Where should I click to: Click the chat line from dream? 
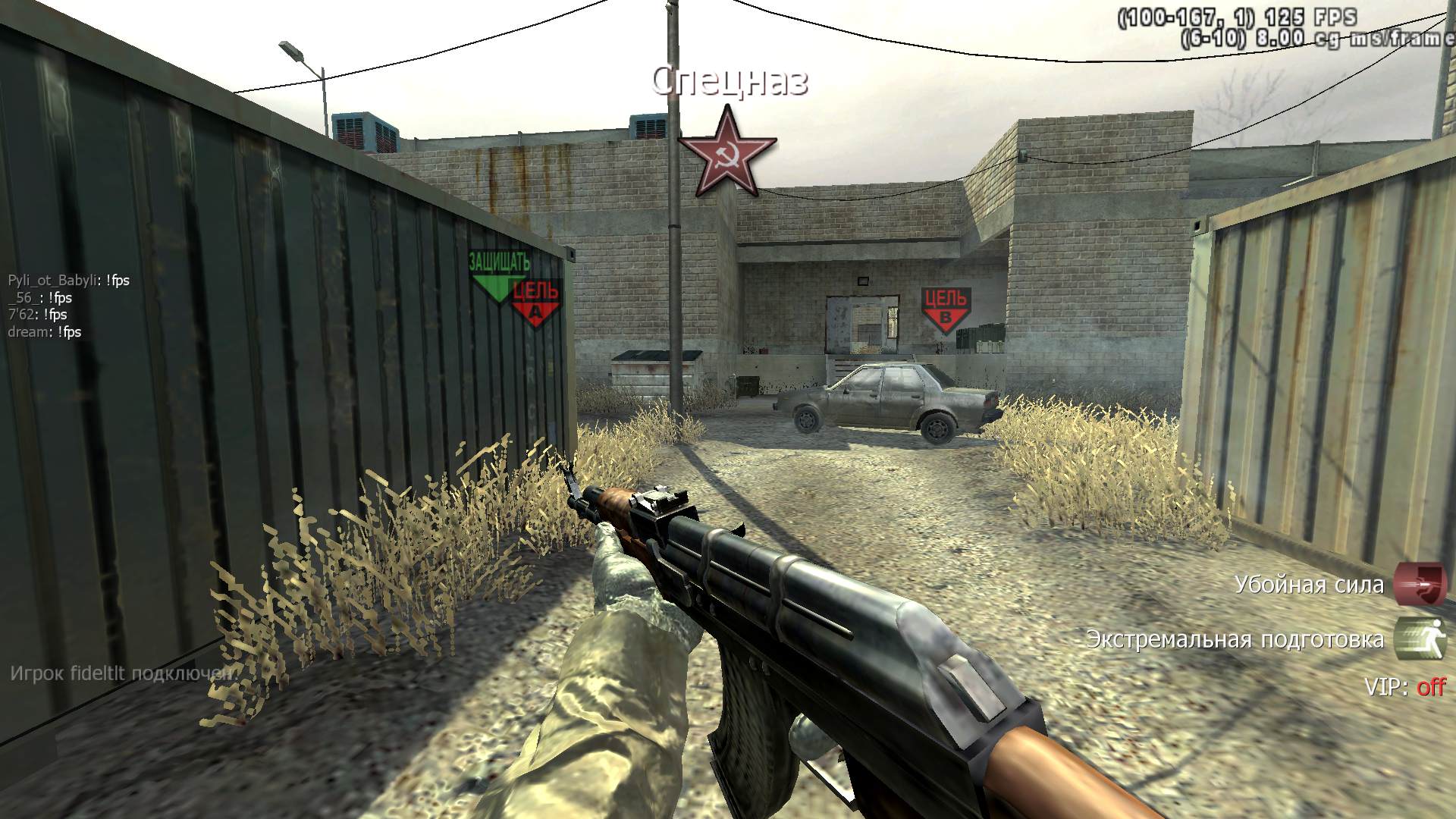[45, 332]
